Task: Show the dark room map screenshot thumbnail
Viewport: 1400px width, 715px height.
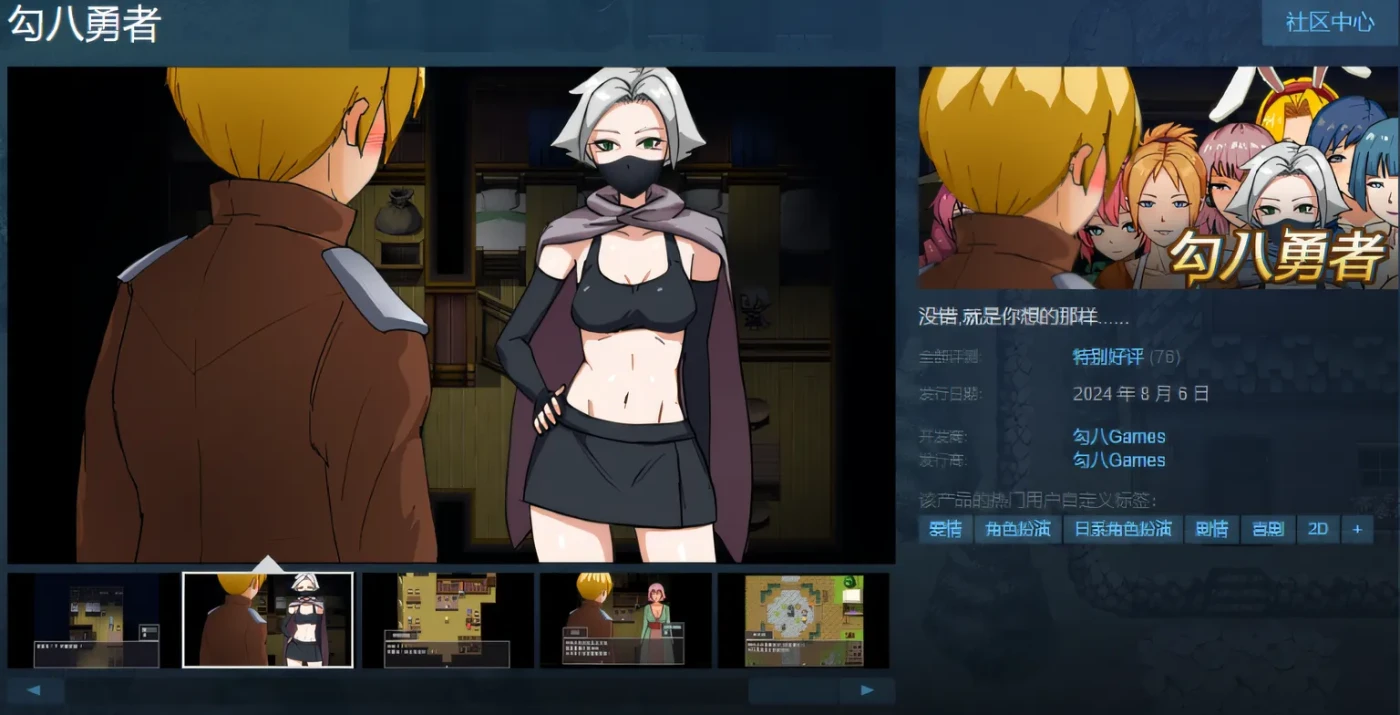Action: click(x=96, y=620)
